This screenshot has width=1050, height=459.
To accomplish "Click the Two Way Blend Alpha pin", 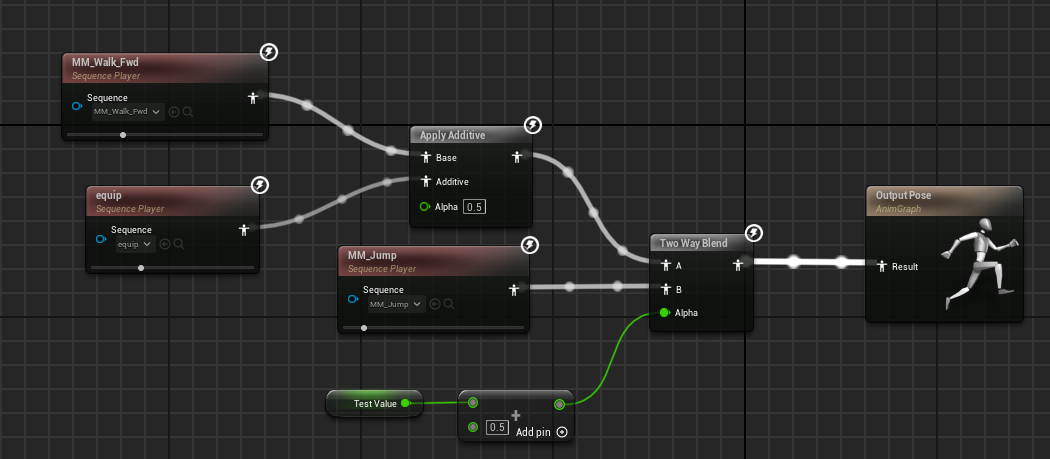I will (x=663, y=313).
